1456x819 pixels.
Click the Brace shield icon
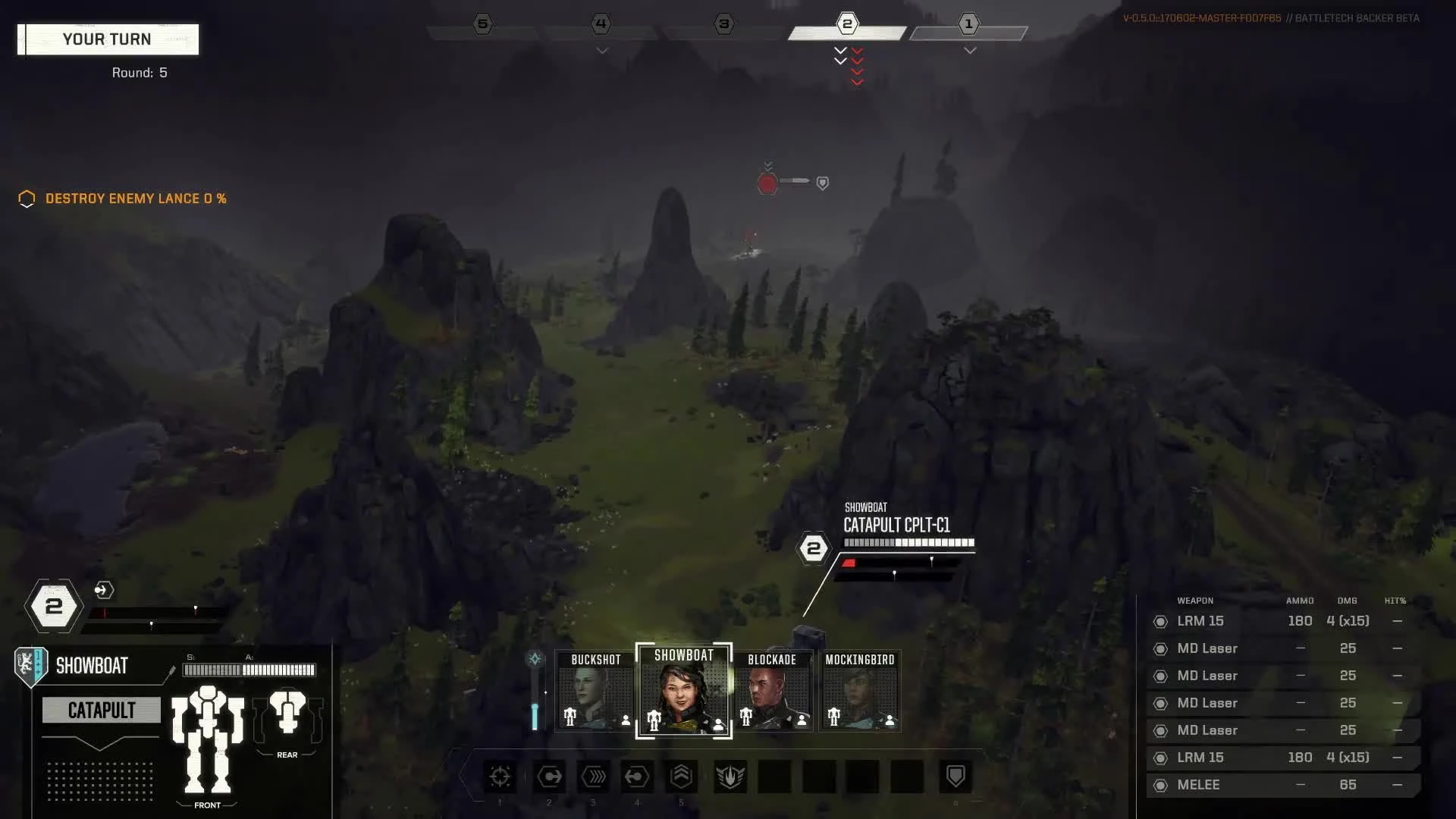click(957, 777)
